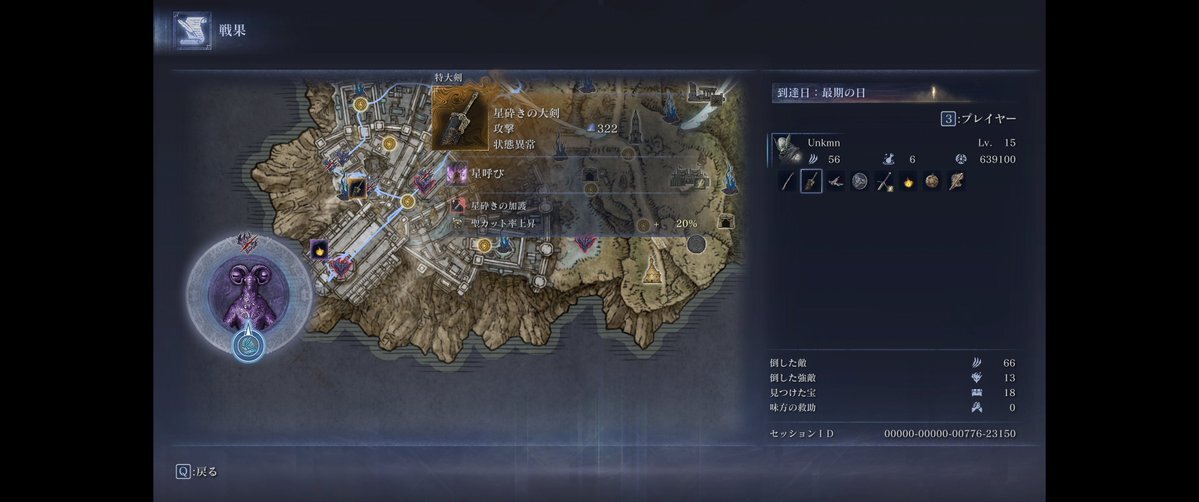Select the thin staff weapon slot
The height and width of the screenshot is (502, 1199).
[x=787, y=182]
